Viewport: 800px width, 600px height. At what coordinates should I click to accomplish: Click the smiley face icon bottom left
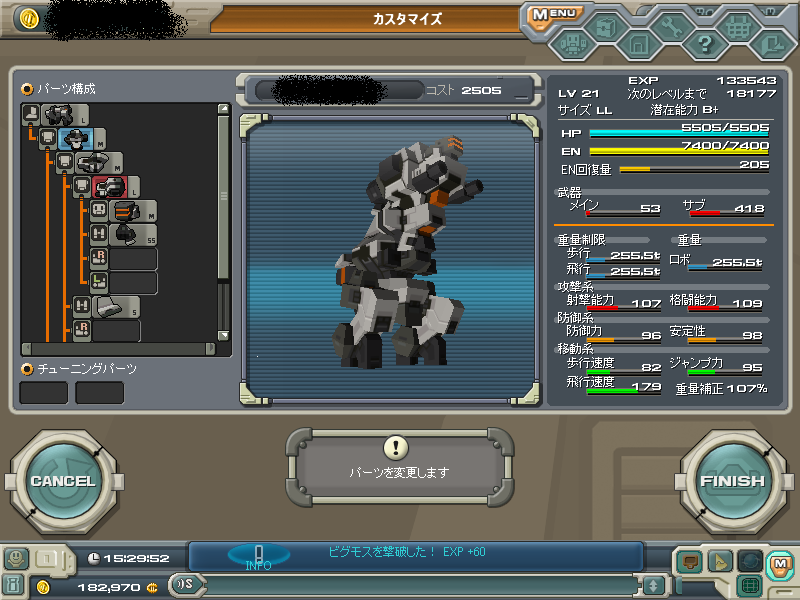pos(16,558)
